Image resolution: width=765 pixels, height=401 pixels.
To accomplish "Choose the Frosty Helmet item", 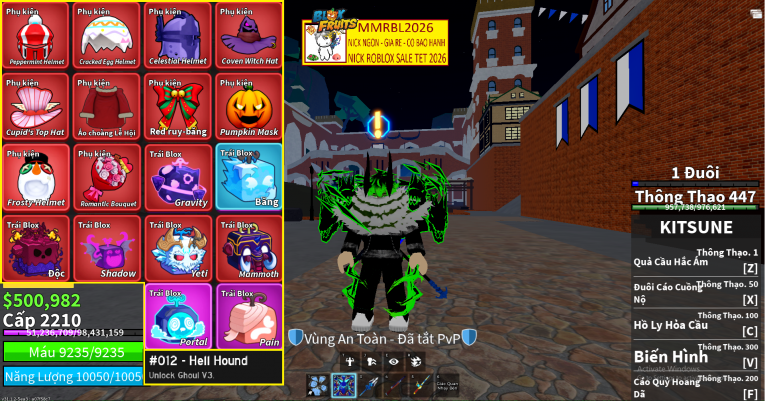I will point(36,178).
